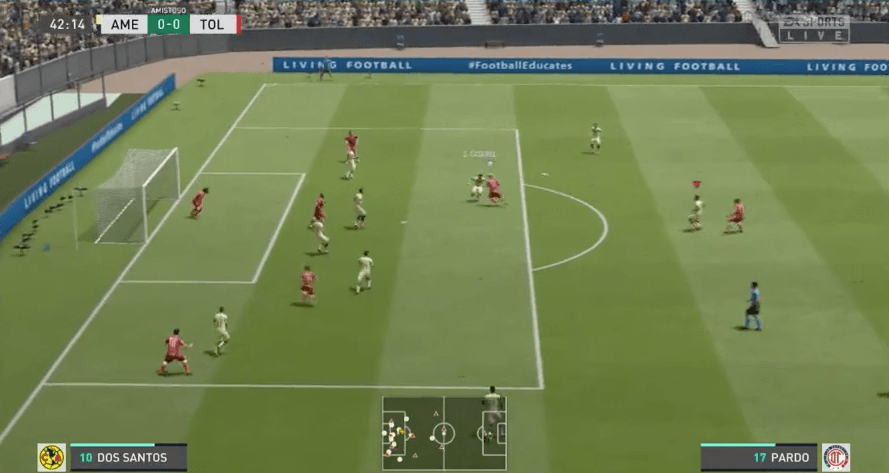889x473 pixels.
Task: Select the Toluca crest icon
Action: 836,458
